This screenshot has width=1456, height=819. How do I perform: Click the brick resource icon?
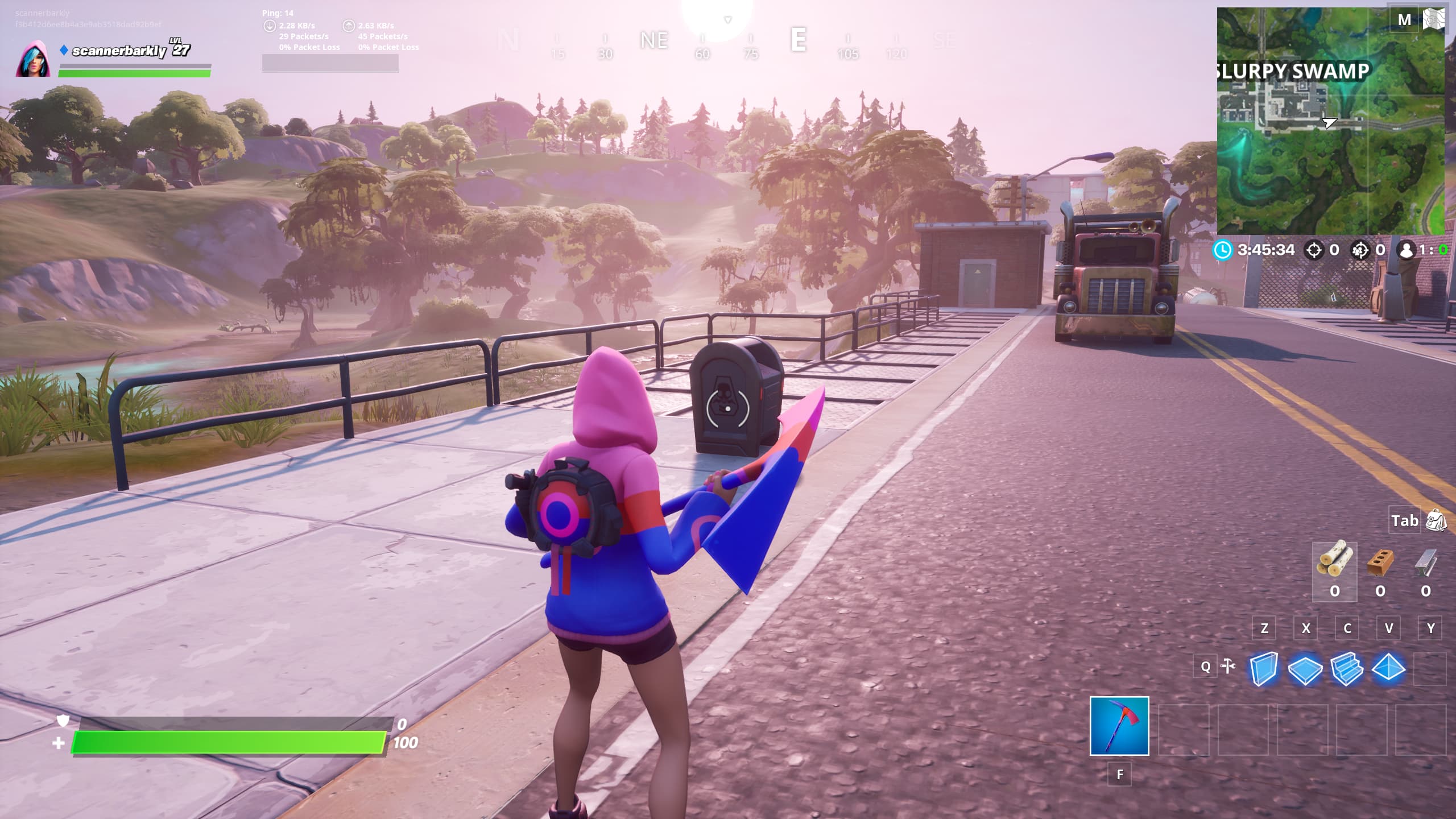pos(1381,562)
